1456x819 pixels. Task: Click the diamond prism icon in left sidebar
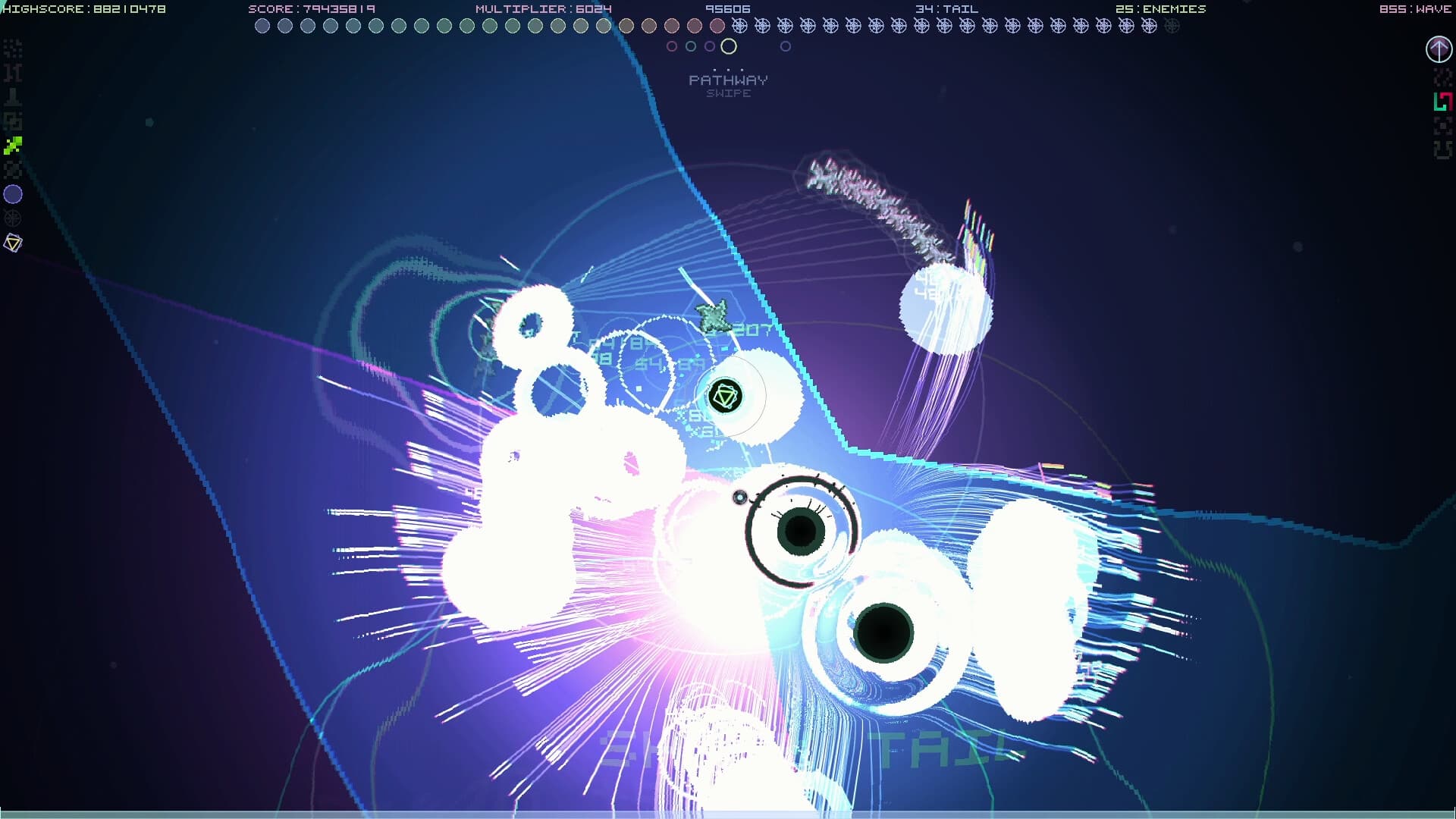click(13, 243)
